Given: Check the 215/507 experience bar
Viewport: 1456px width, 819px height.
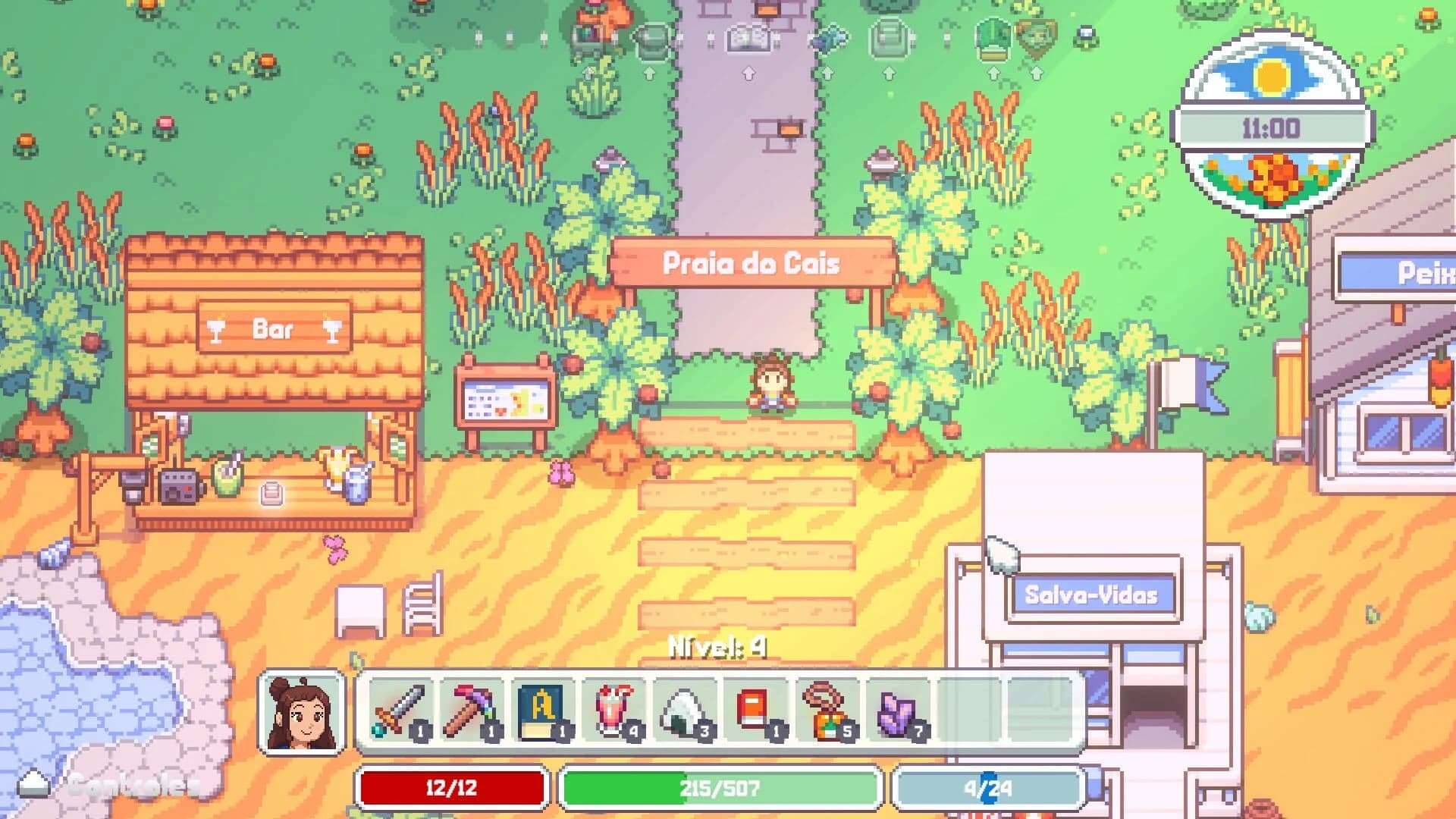Looking at the screenshot, I should point(720,787).
